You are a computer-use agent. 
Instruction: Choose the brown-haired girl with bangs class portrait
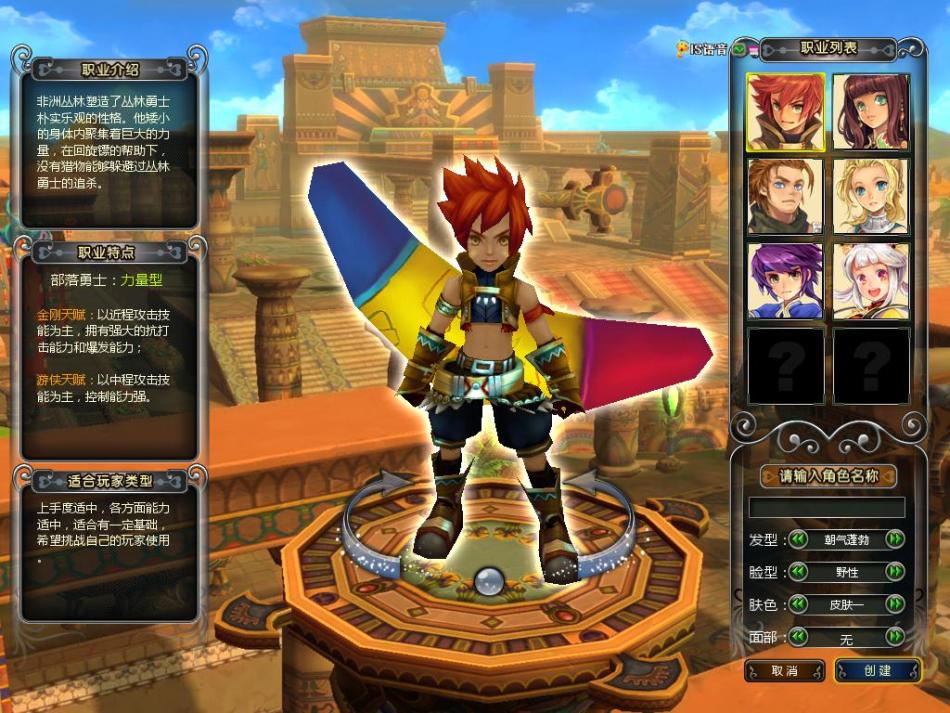tap(871, 112)
